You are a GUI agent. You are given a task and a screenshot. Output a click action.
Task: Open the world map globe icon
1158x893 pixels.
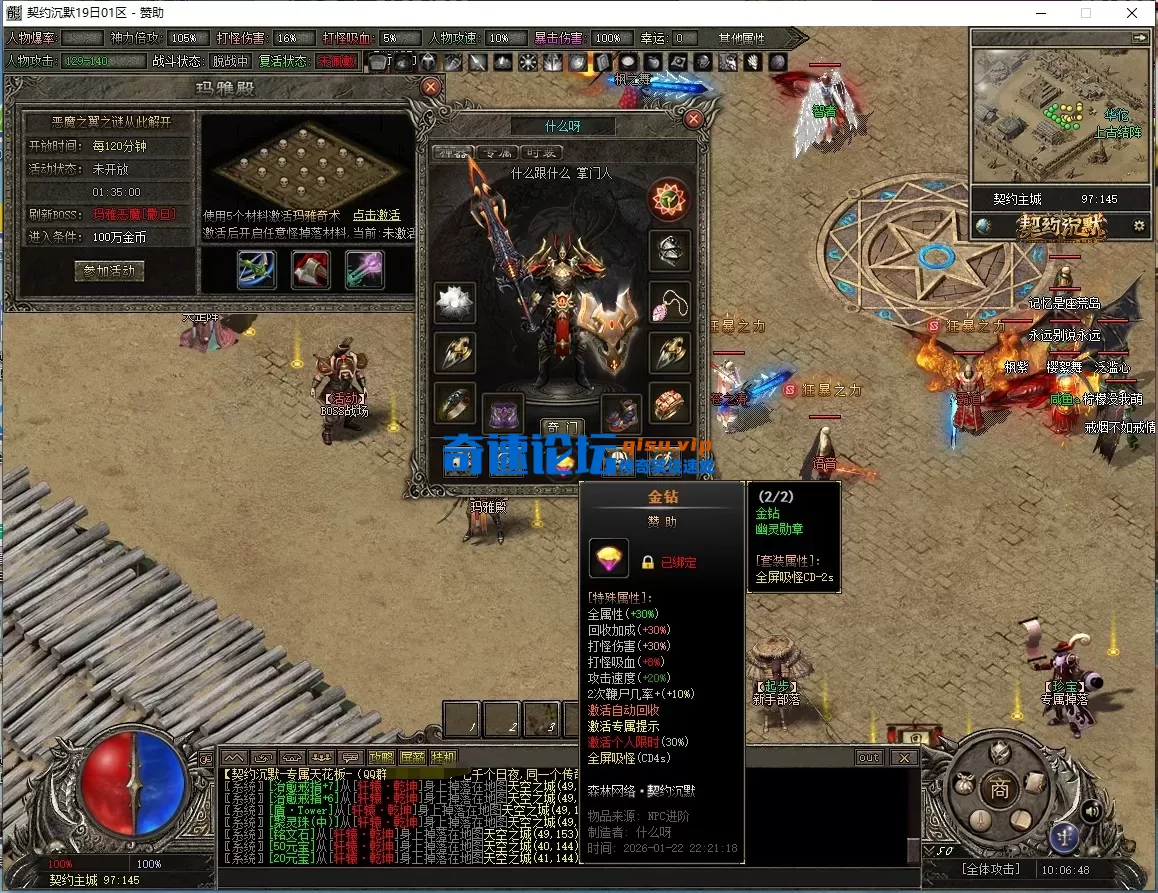pyautogui.click(x=984, y=226)
